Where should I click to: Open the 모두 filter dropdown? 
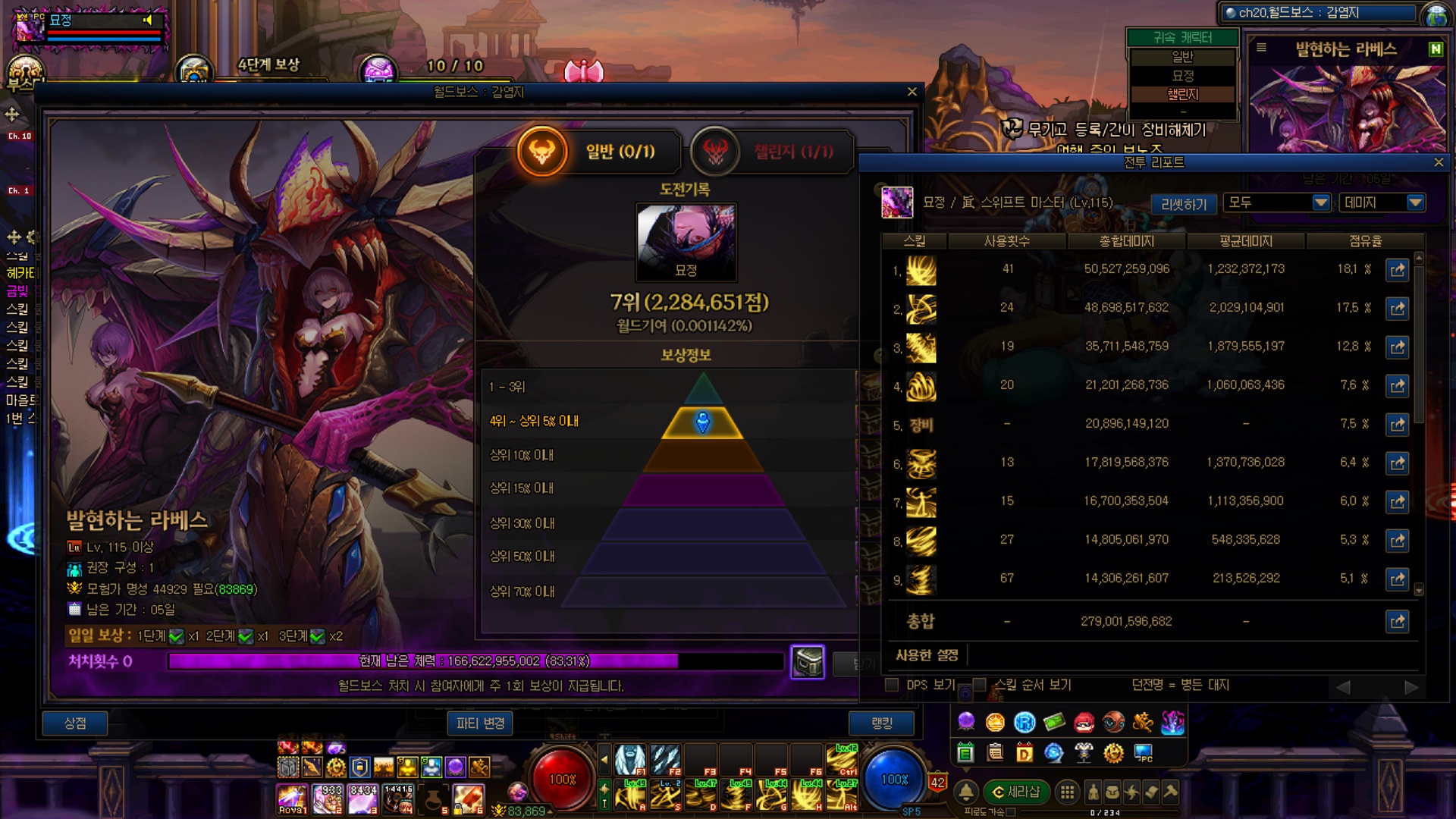1278,202
